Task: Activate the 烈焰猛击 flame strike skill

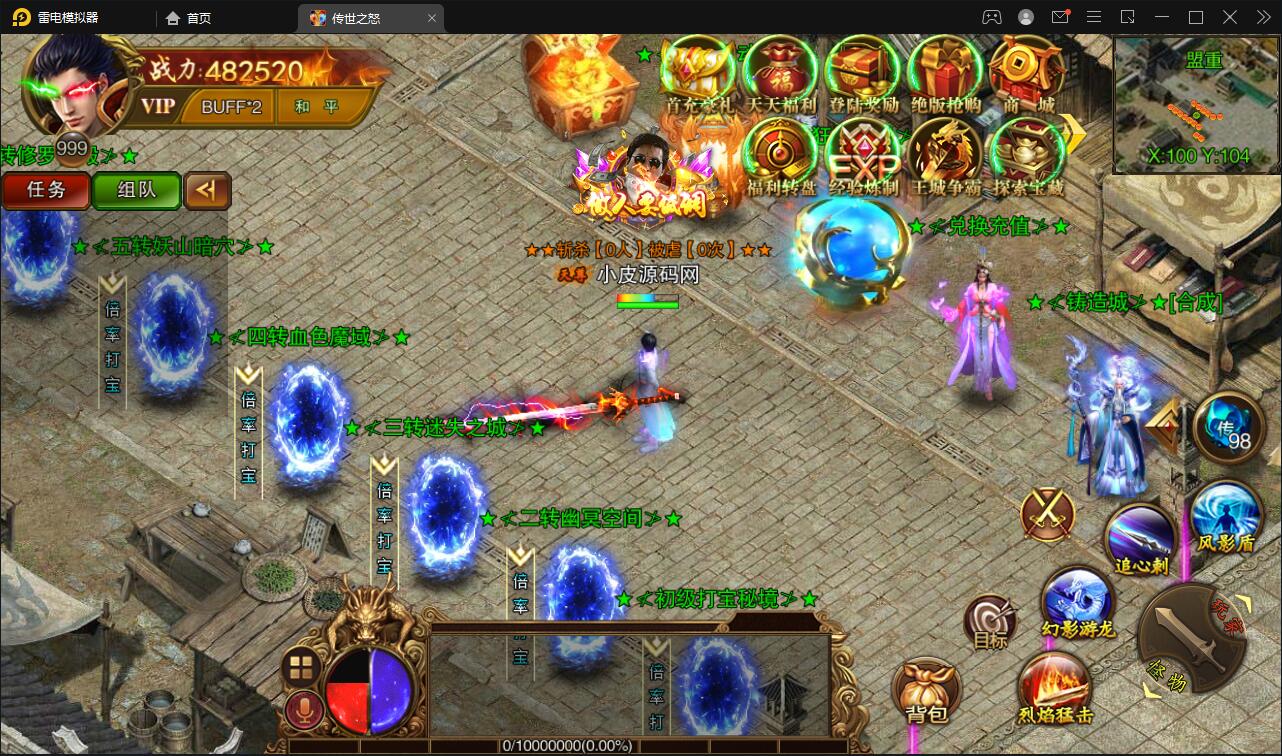Action: point(1054,688)
